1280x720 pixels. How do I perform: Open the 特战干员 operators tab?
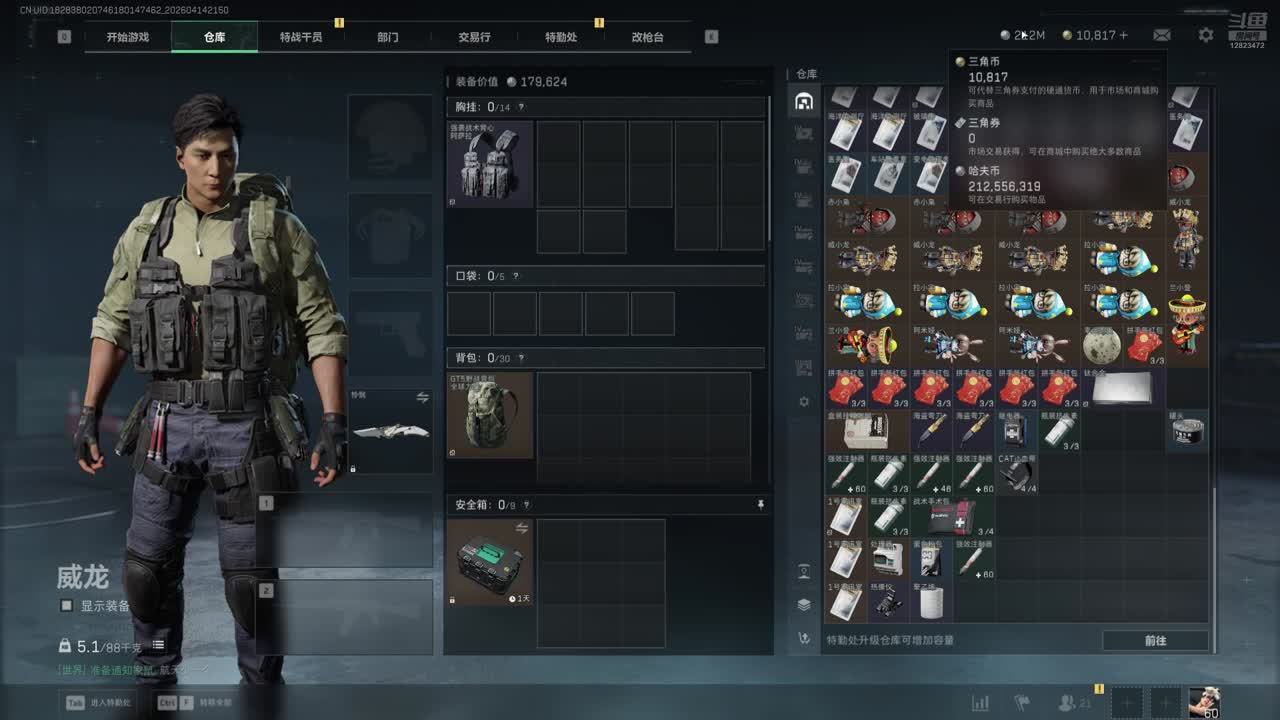[x=301, y=37]
